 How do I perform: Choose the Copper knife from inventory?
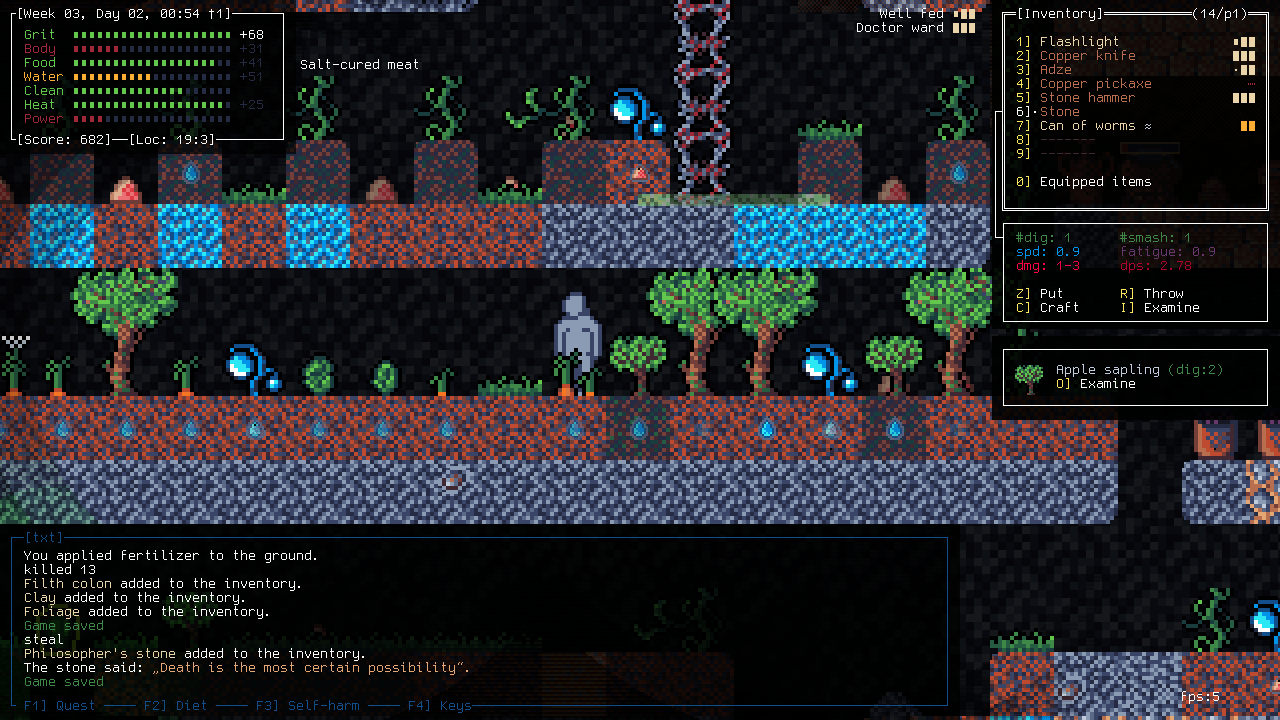[x=1087, y=56]
